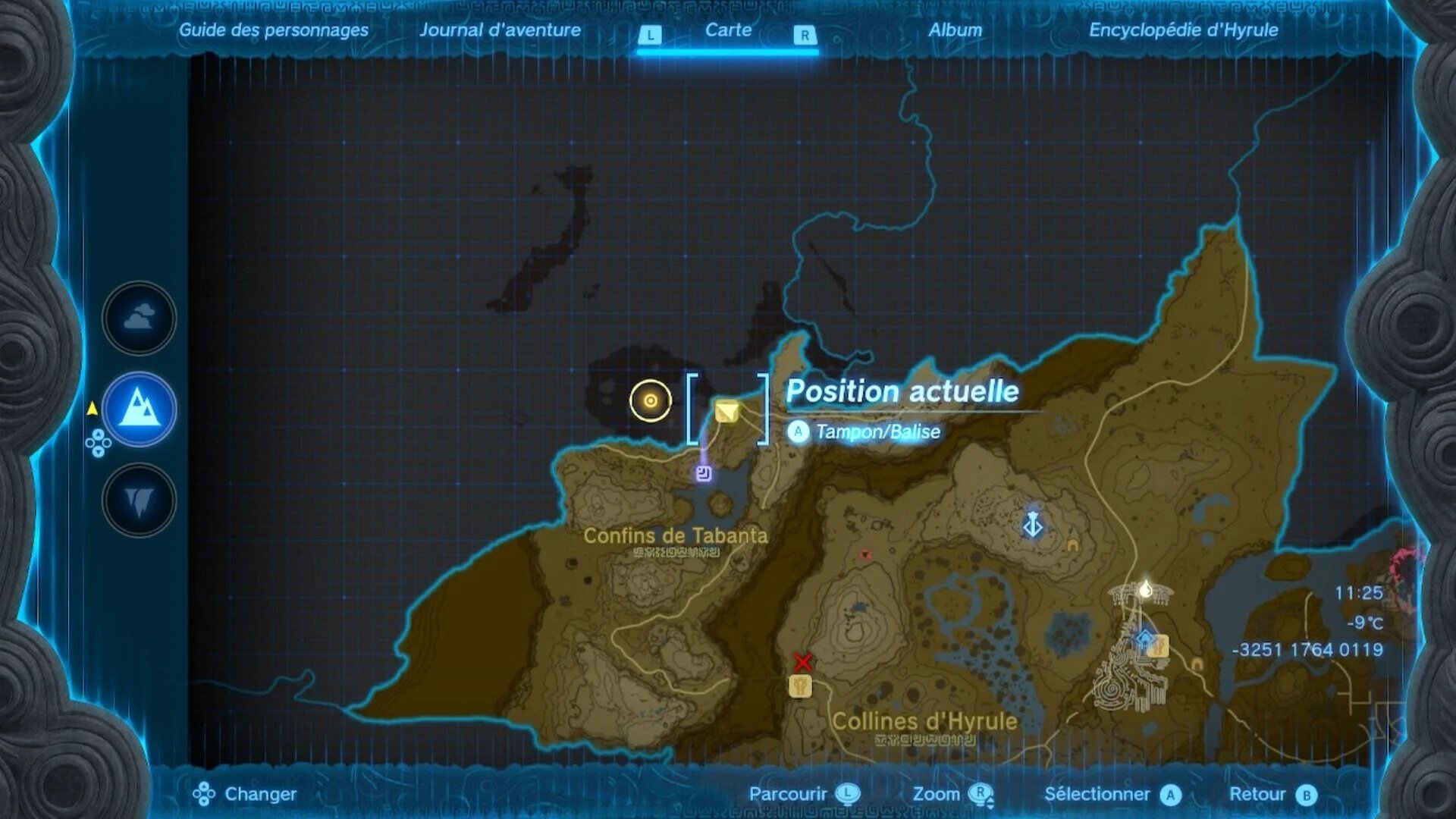
Task: Activate Zoom via the right stick prompt
Action: [x=984, y=795]
